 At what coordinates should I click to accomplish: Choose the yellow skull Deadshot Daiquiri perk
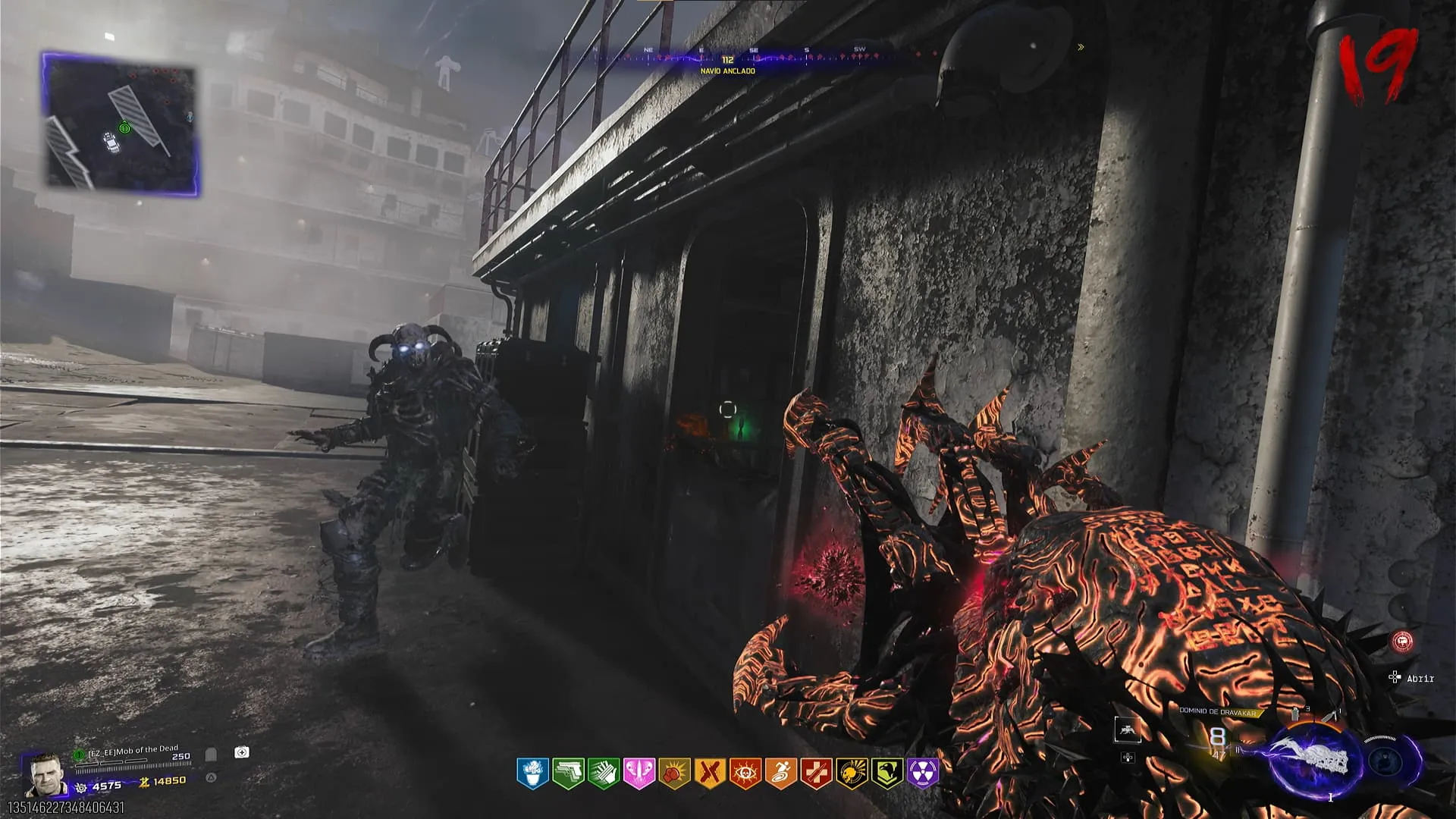[x=852, y=773]
